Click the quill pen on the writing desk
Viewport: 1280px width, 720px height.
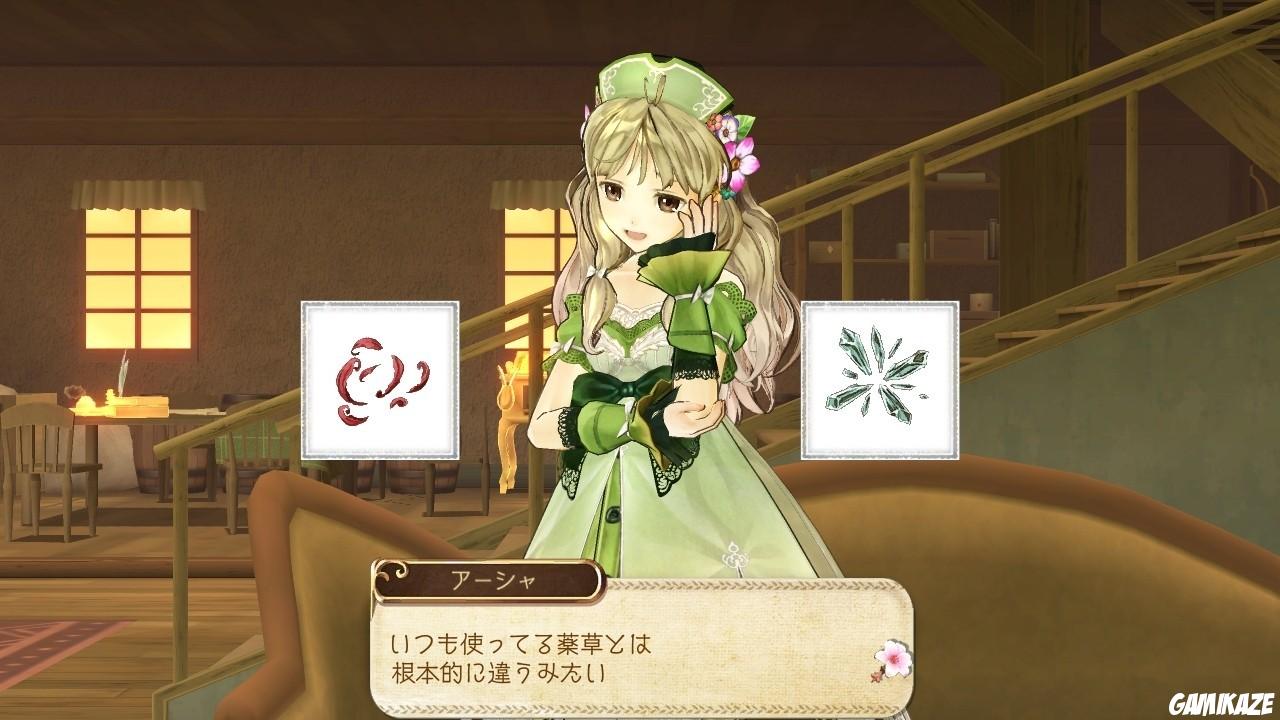click(122, 372)
